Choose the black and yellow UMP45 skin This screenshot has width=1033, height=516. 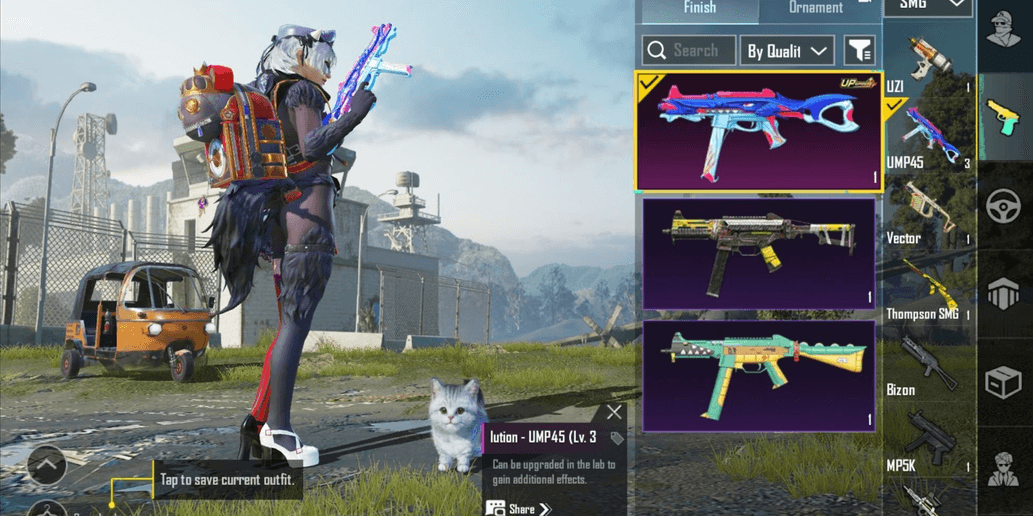pos(759,253)
